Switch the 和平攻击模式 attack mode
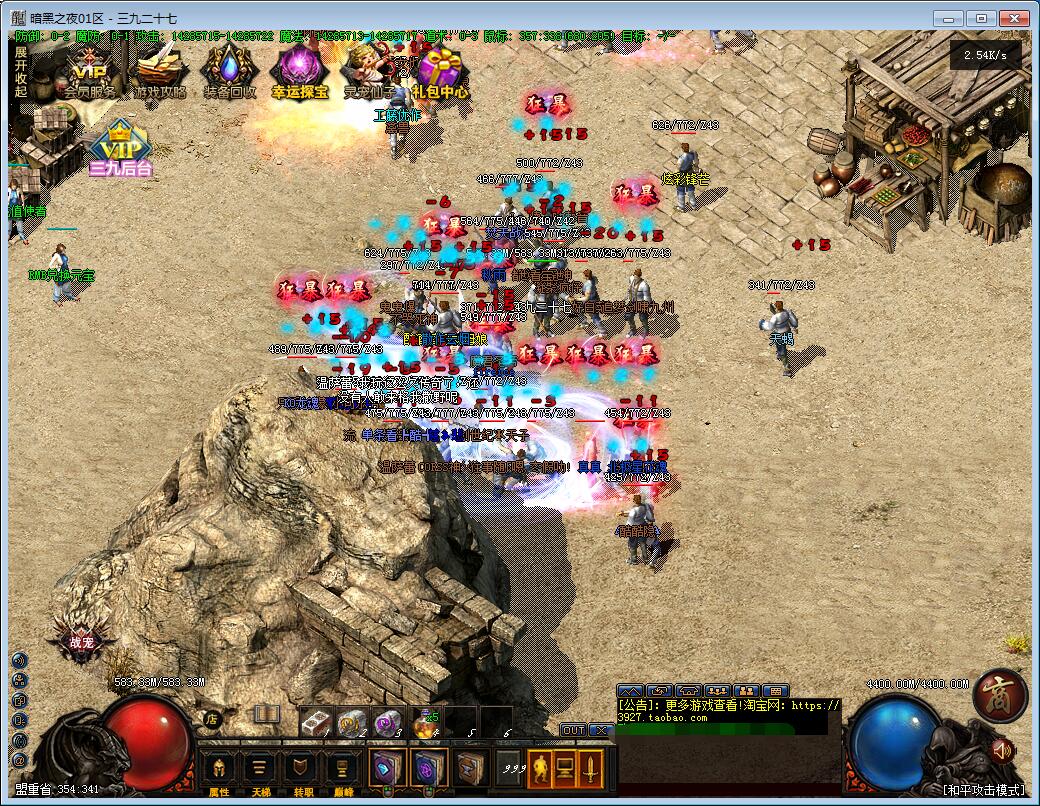Image resolution: width=1040 pixels, height=806 pixels. [984, 789]
